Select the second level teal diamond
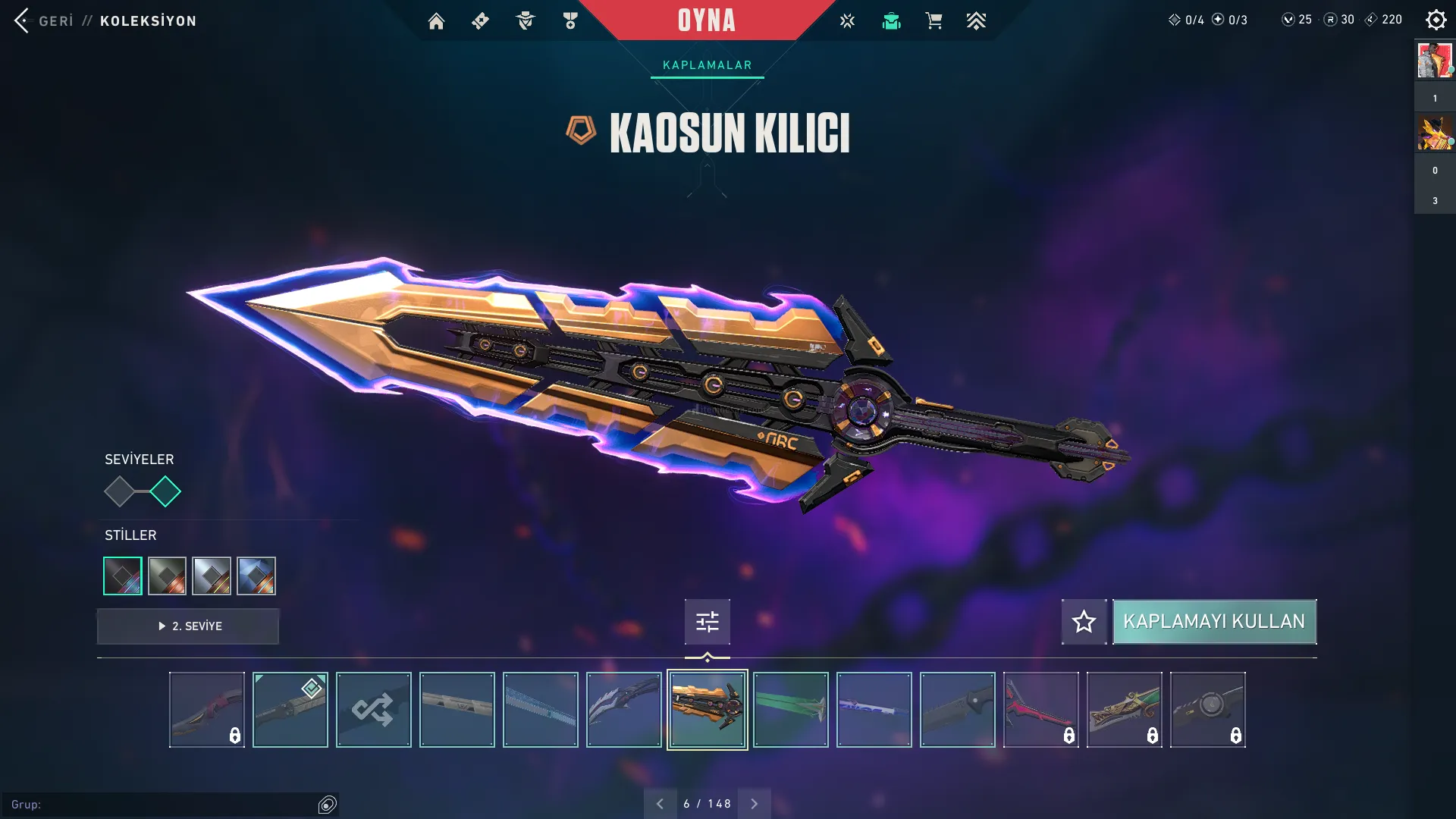Image resolution: width=1456 pixels, height=819 pixels. pos(165,491)
